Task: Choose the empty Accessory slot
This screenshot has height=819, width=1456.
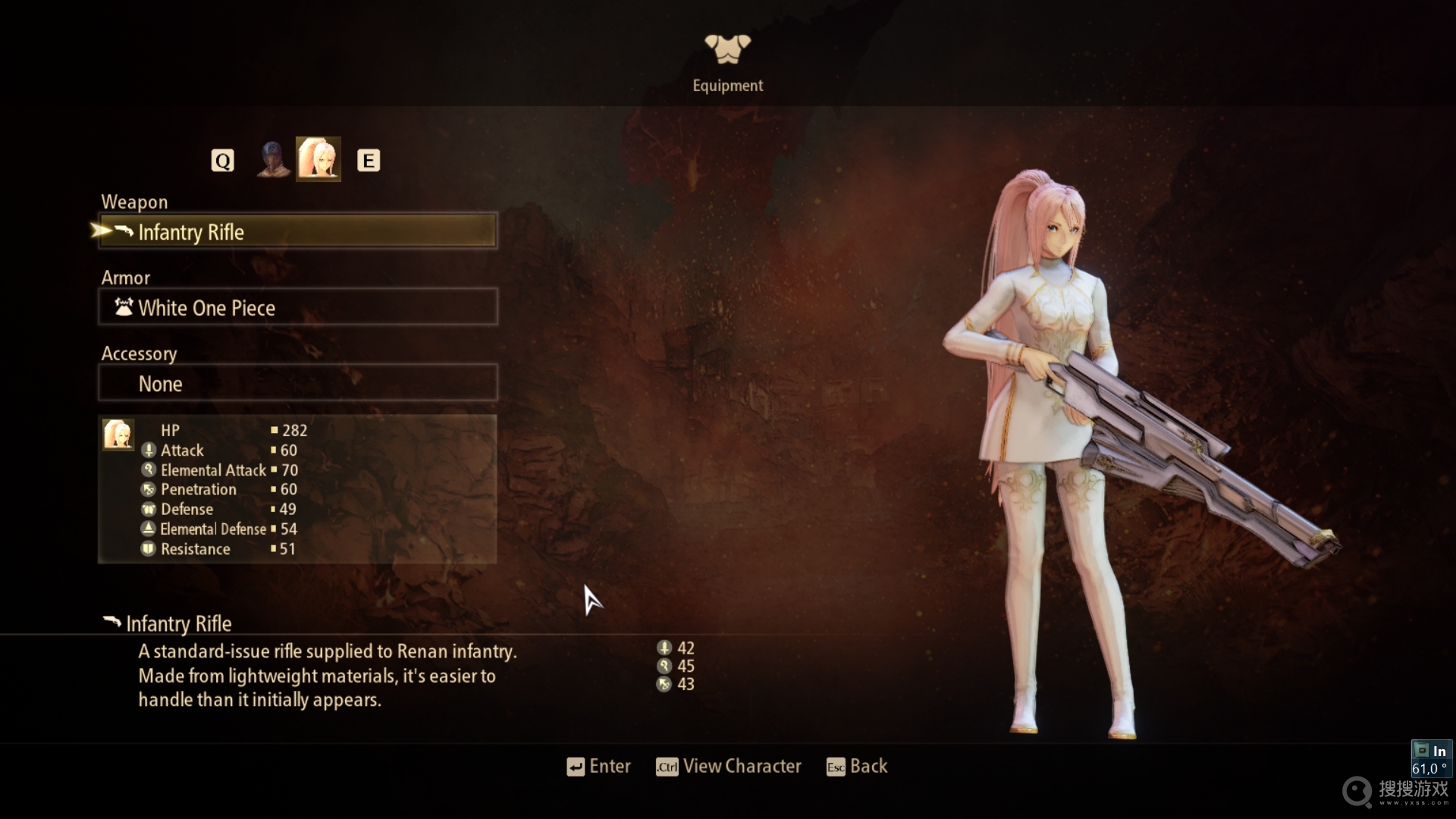Action: click(298, 383)
